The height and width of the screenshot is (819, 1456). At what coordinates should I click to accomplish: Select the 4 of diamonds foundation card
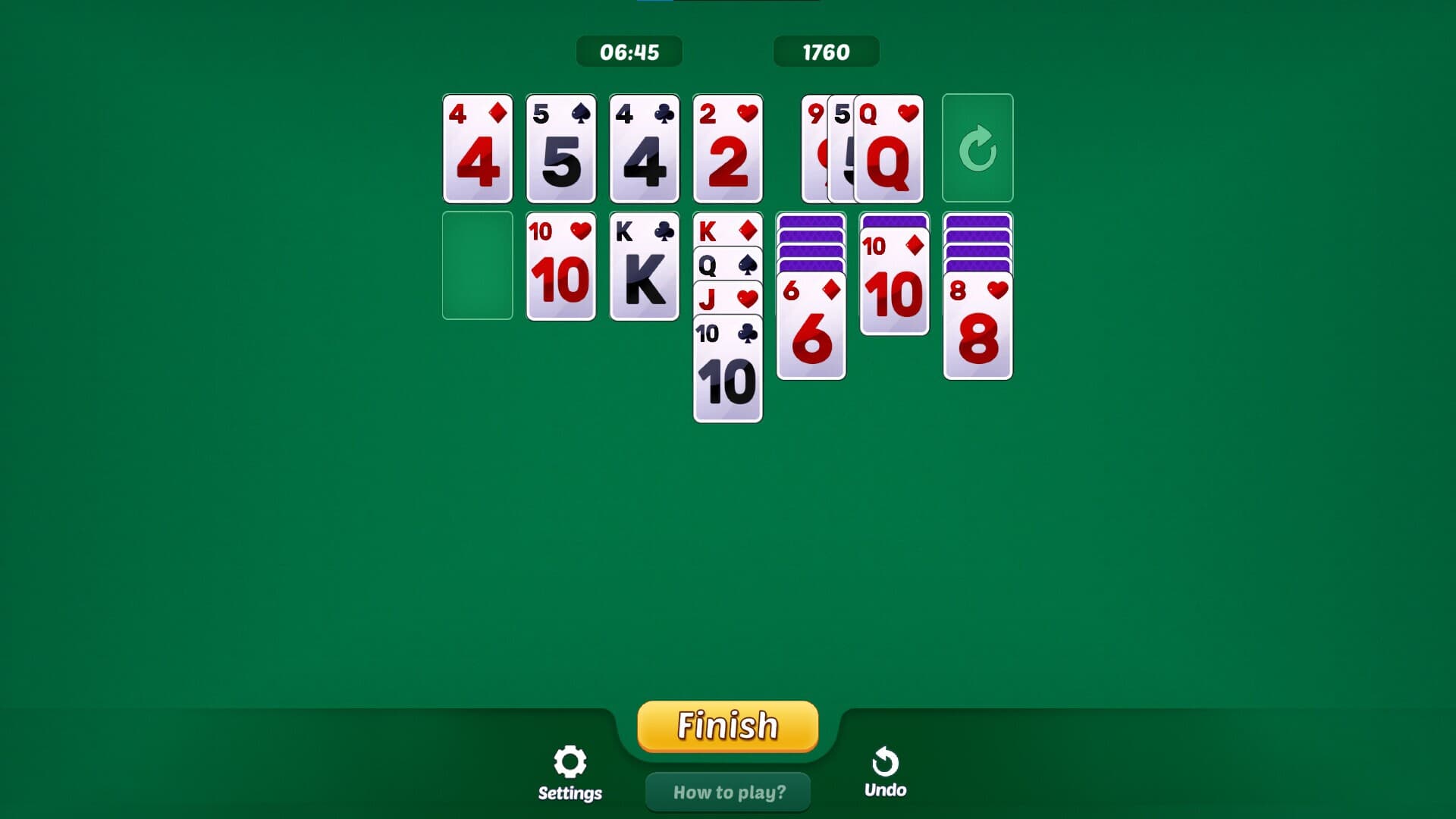point(478,148)
